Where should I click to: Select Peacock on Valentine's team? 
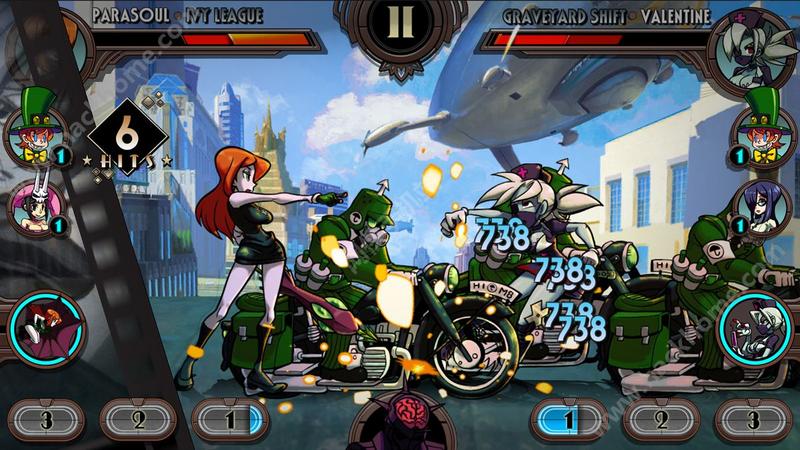click(764, 137)
